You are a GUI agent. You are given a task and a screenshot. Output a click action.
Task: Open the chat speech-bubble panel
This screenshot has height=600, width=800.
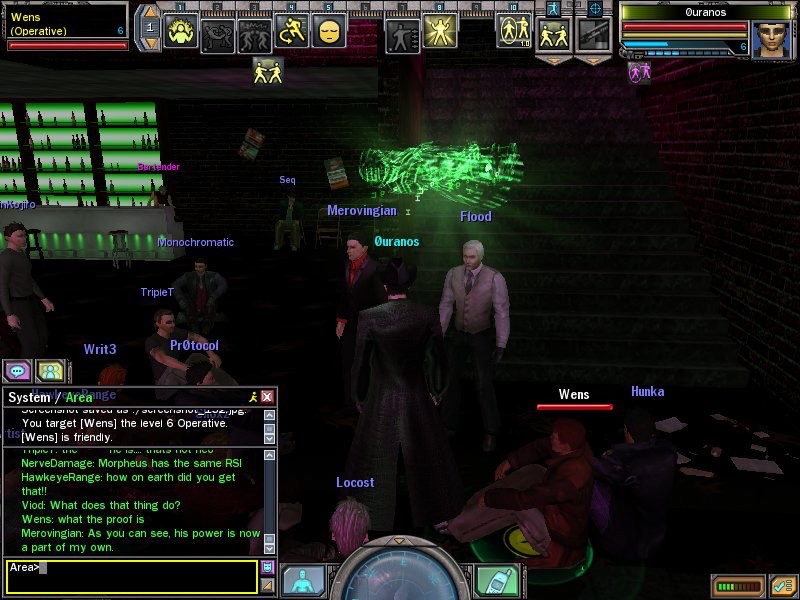tap(17, 371)
